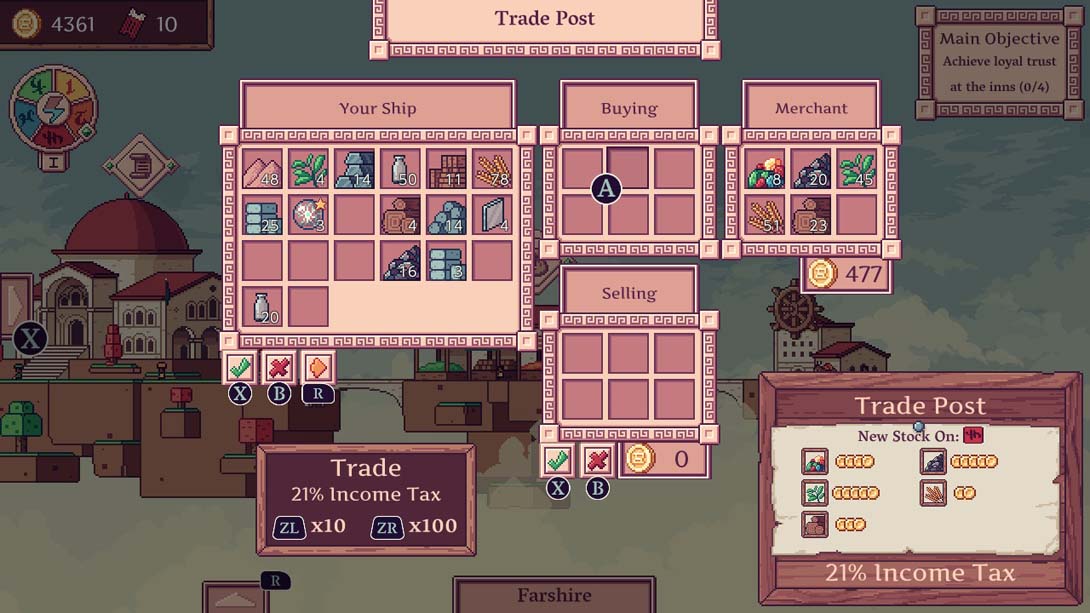Click the orange arrow button below Your Ship
The image size is (1090, 613).
pos(318,367)
